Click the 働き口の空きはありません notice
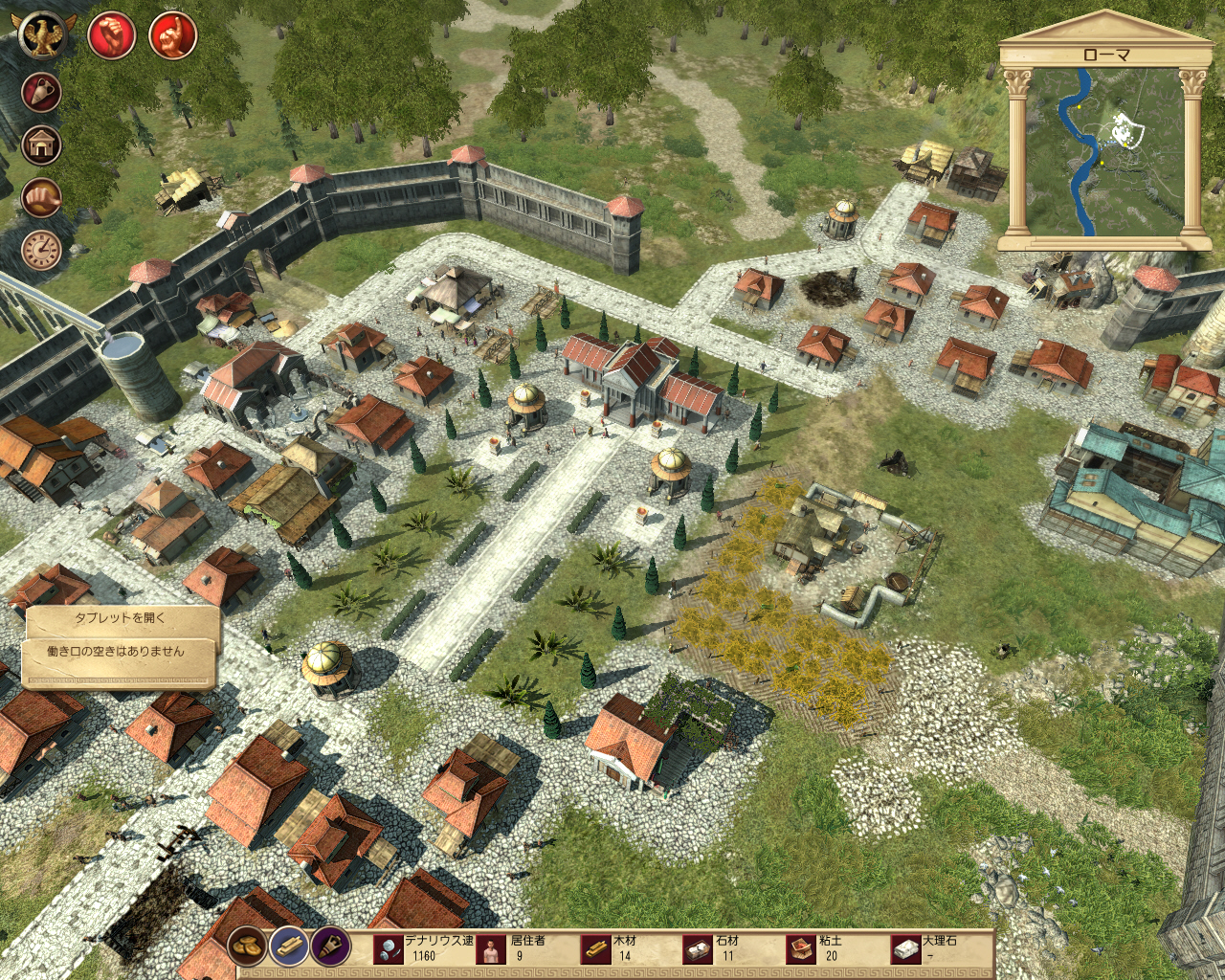The height and width of the screenshot is (980, 1225). pos(116,652)
